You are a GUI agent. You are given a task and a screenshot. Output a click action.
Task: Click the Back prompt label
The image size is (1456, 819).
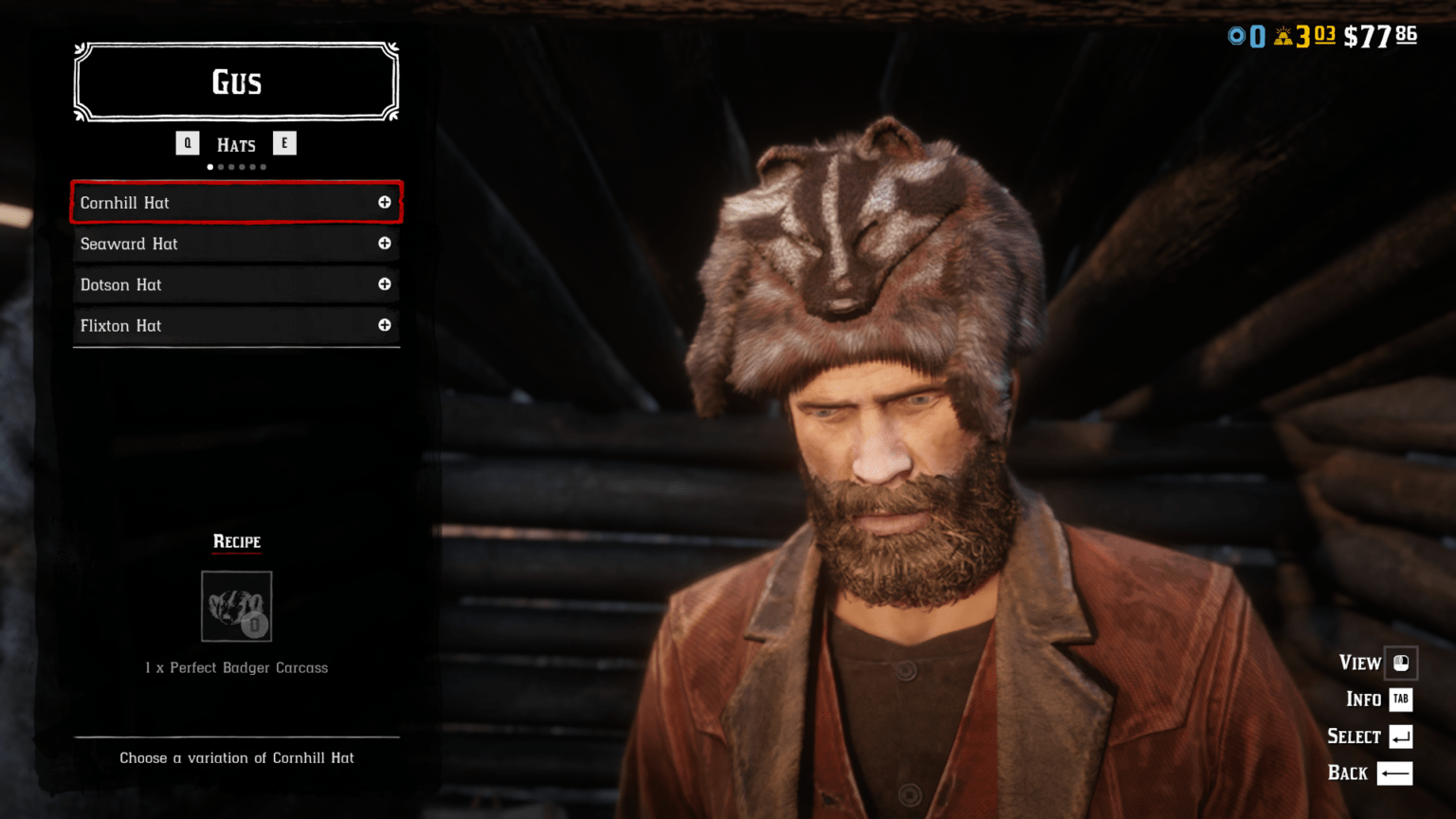(1346, 773)
